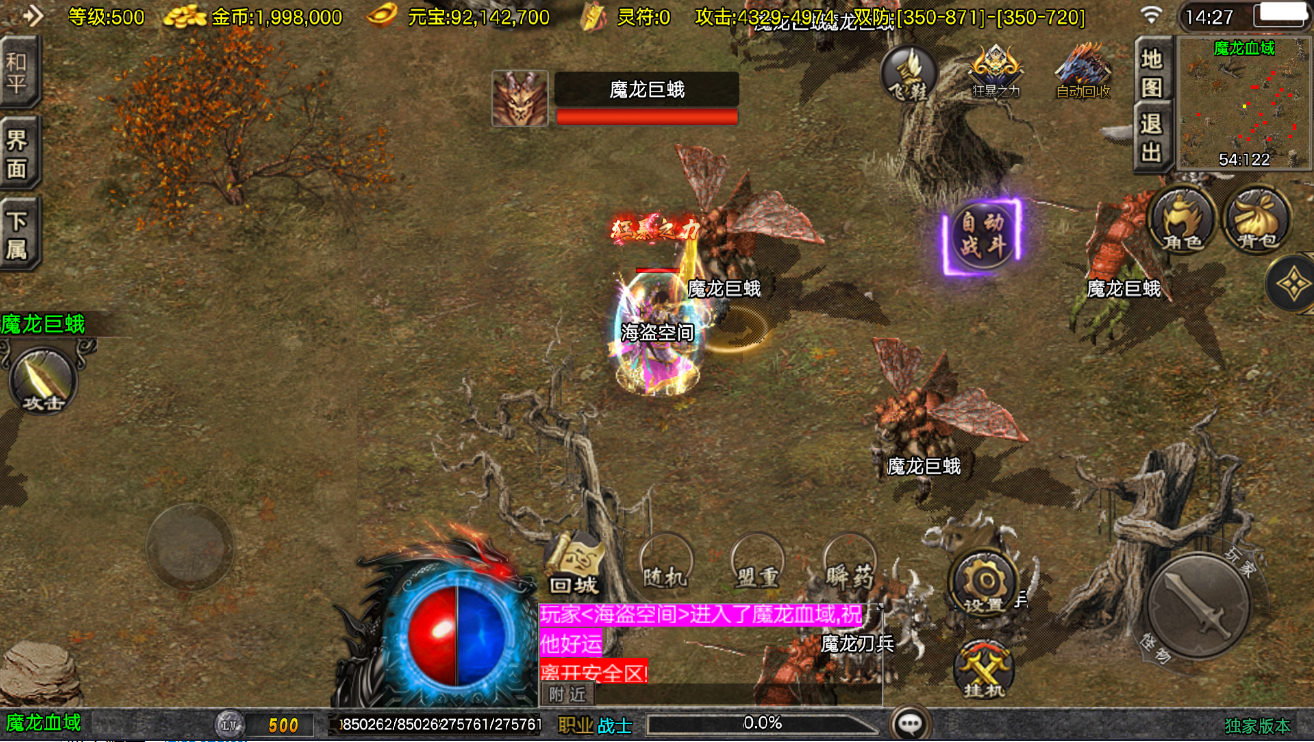Toggle the 和平 attack mode button
1314x742 pixels.
coord(18,72)
